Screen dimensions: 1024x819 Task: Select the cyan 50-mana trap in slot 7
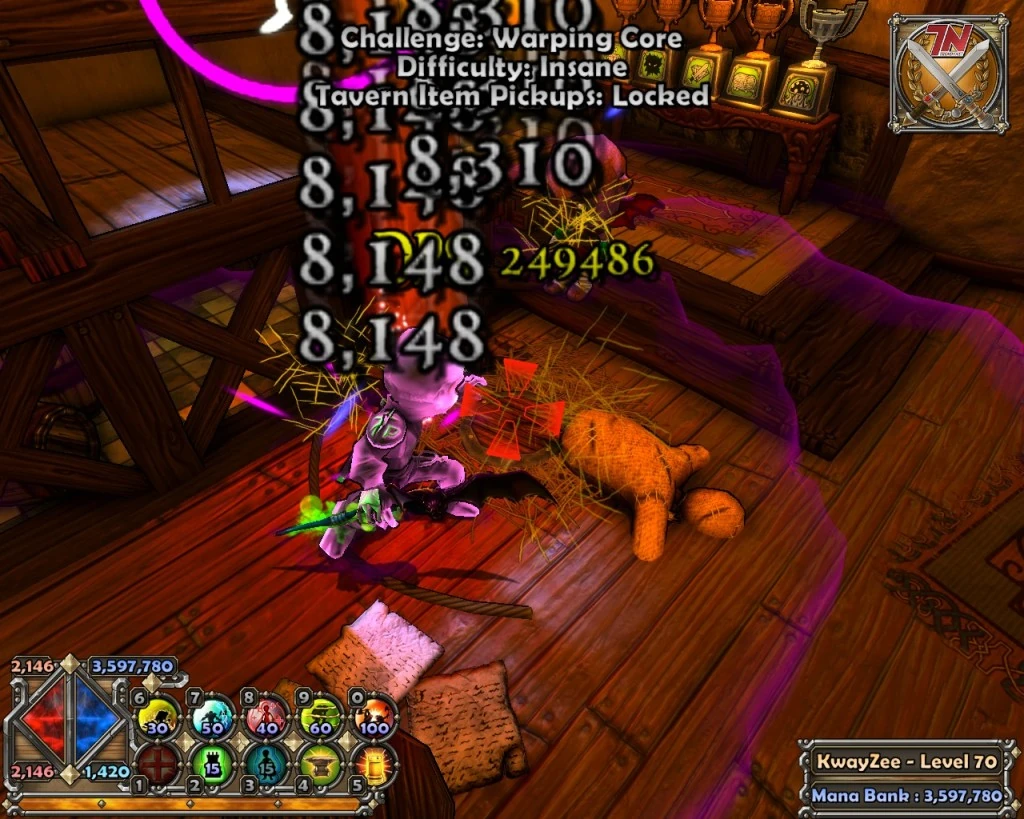(212, 717)
